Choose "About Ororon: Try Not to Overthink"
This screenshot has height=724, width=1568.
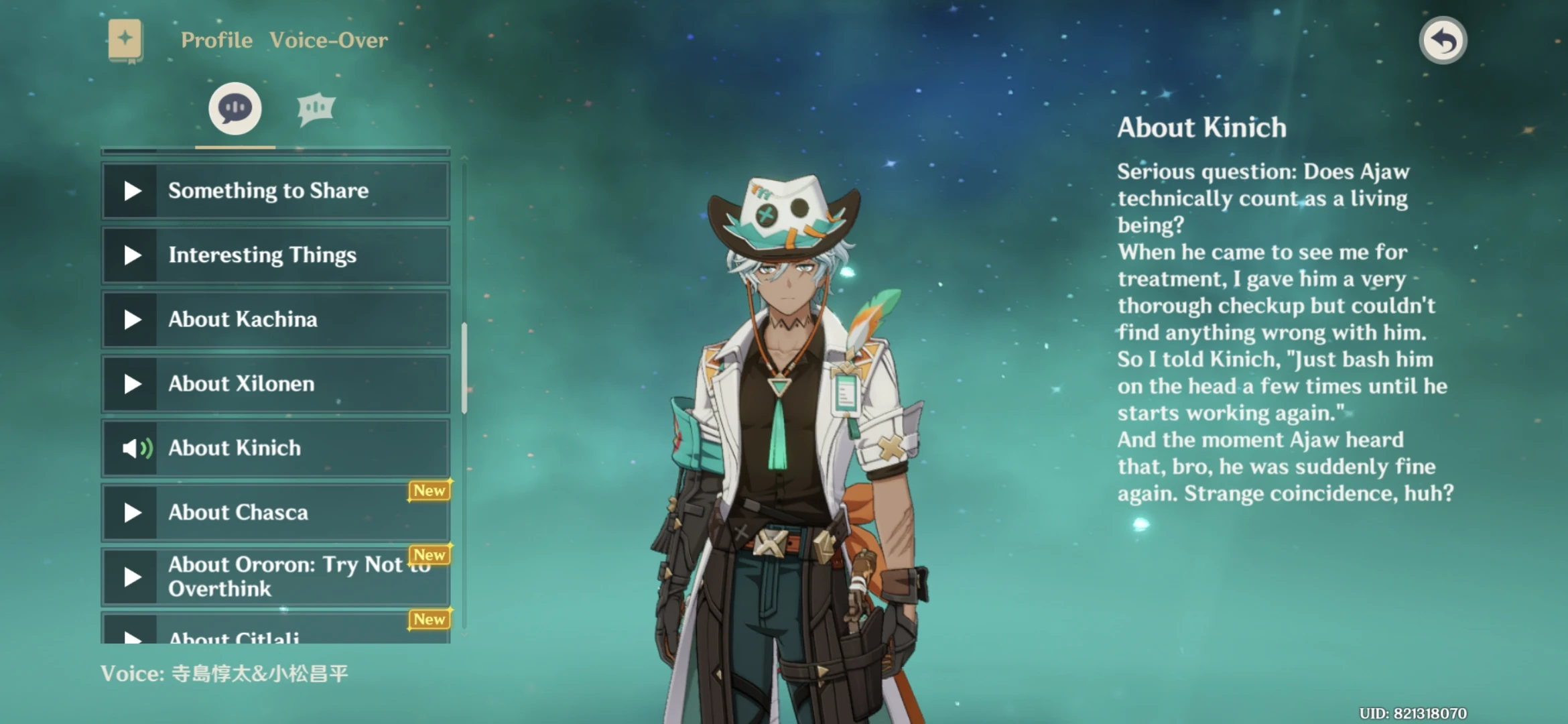click(275, 577)
